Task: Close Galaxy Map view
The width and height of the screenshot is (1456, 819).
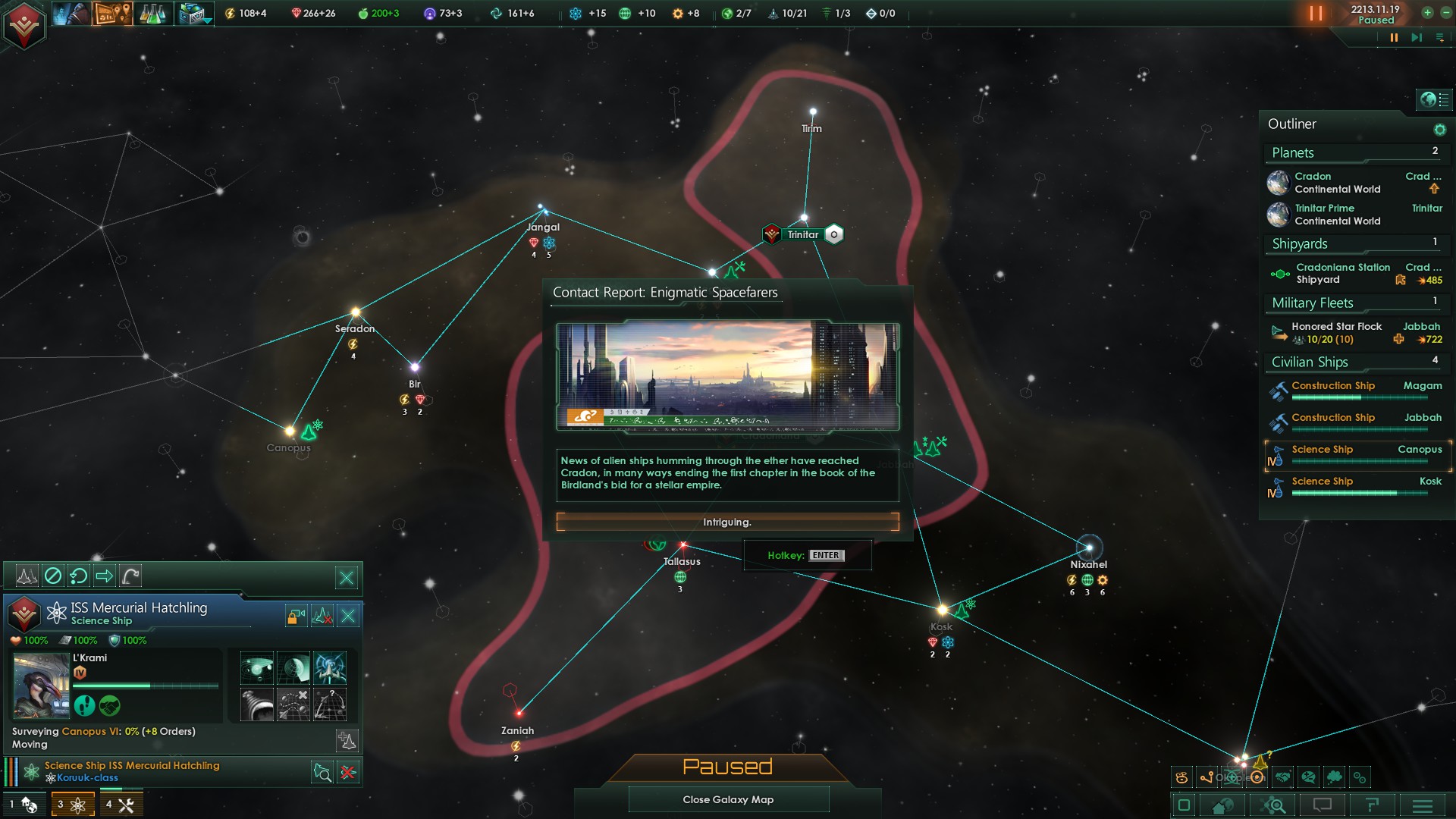Action: 728,799
